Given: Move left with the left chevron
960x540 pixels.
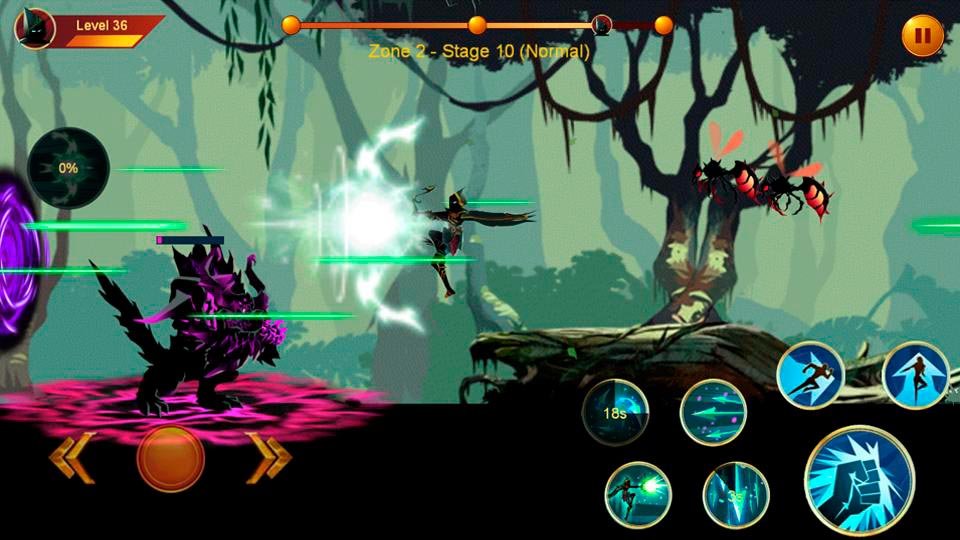Looking at the screenshot, I should pyautogui.click(x=72, y=458).
